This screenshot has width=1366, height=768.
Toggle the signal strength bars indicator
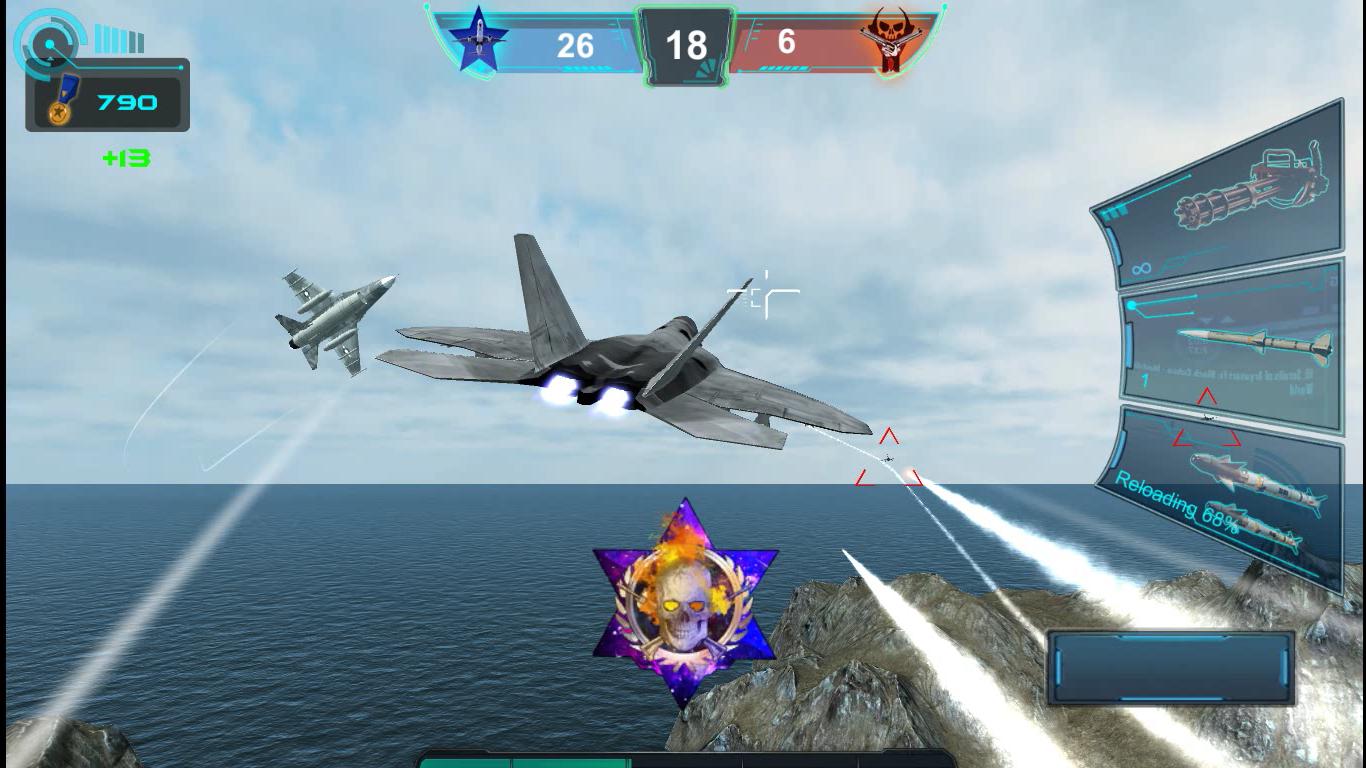pyautogui.click(x=118, y=38)
